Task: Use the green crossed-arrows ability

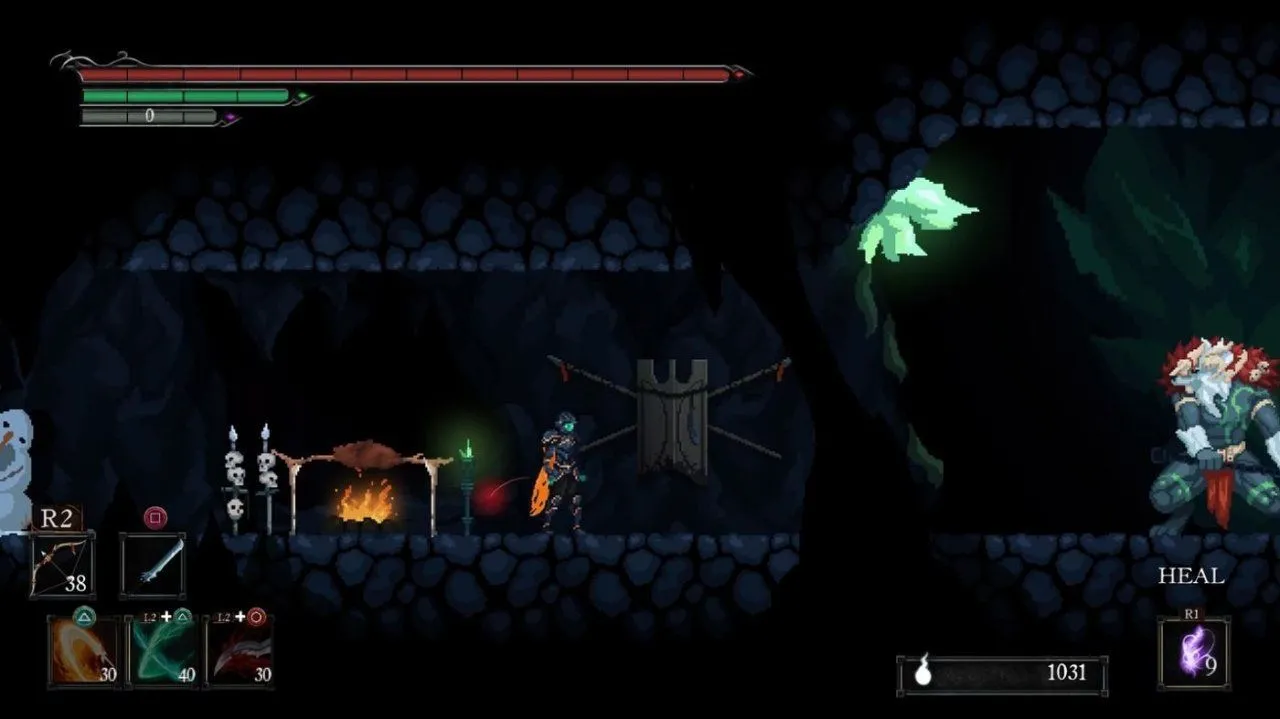Action: tap(163, 651)
